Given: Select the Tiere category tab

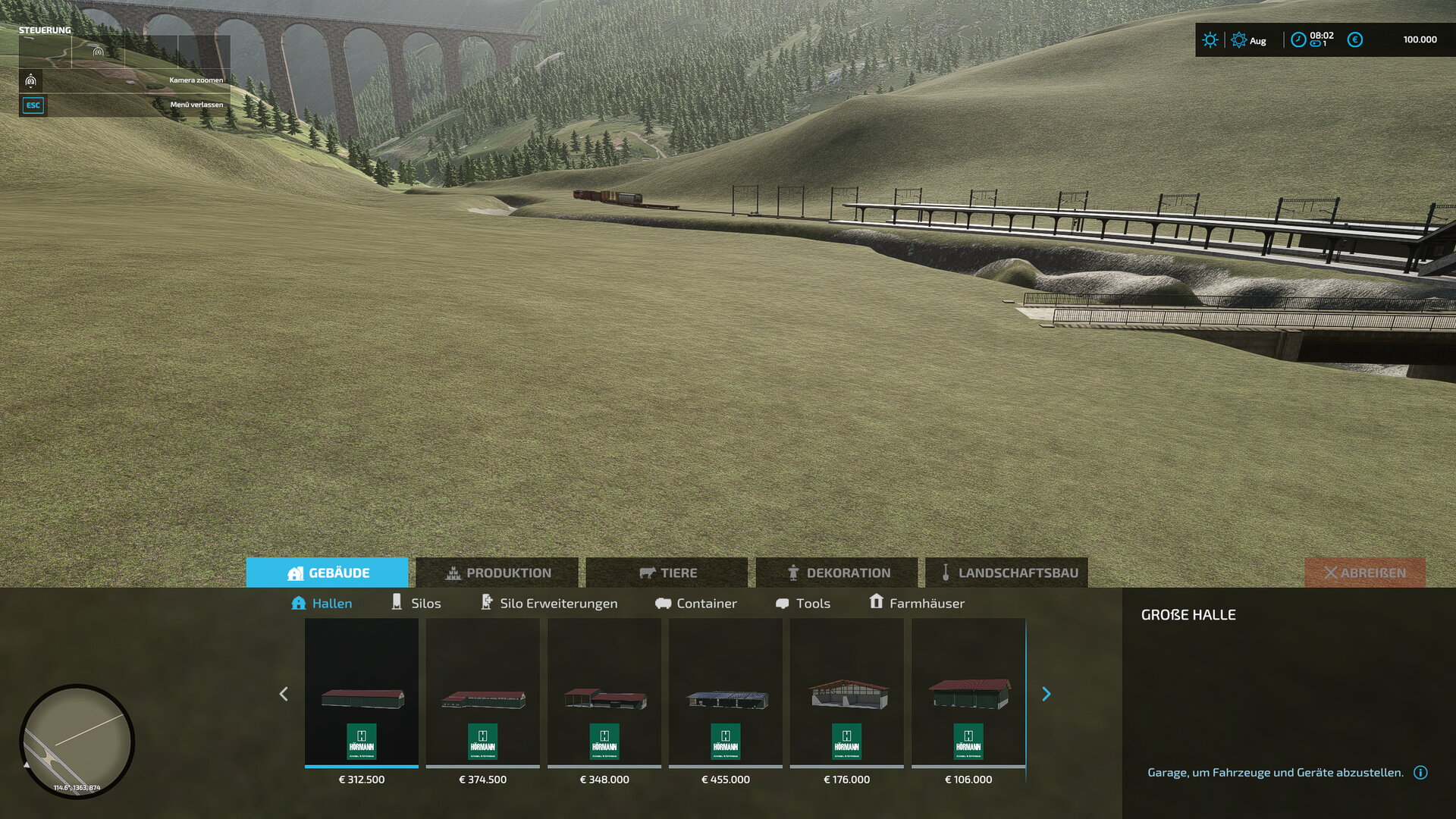Looking at the screenshot, I should click(667, 573).
